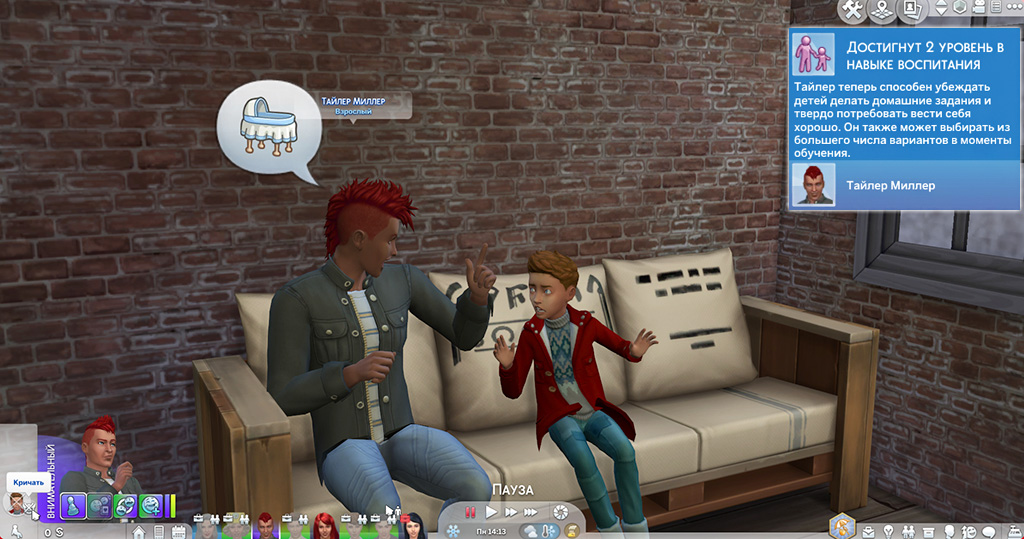
Task: Click the Тайлер Миллер portrait in the notification
Action: tap(813, 185)
